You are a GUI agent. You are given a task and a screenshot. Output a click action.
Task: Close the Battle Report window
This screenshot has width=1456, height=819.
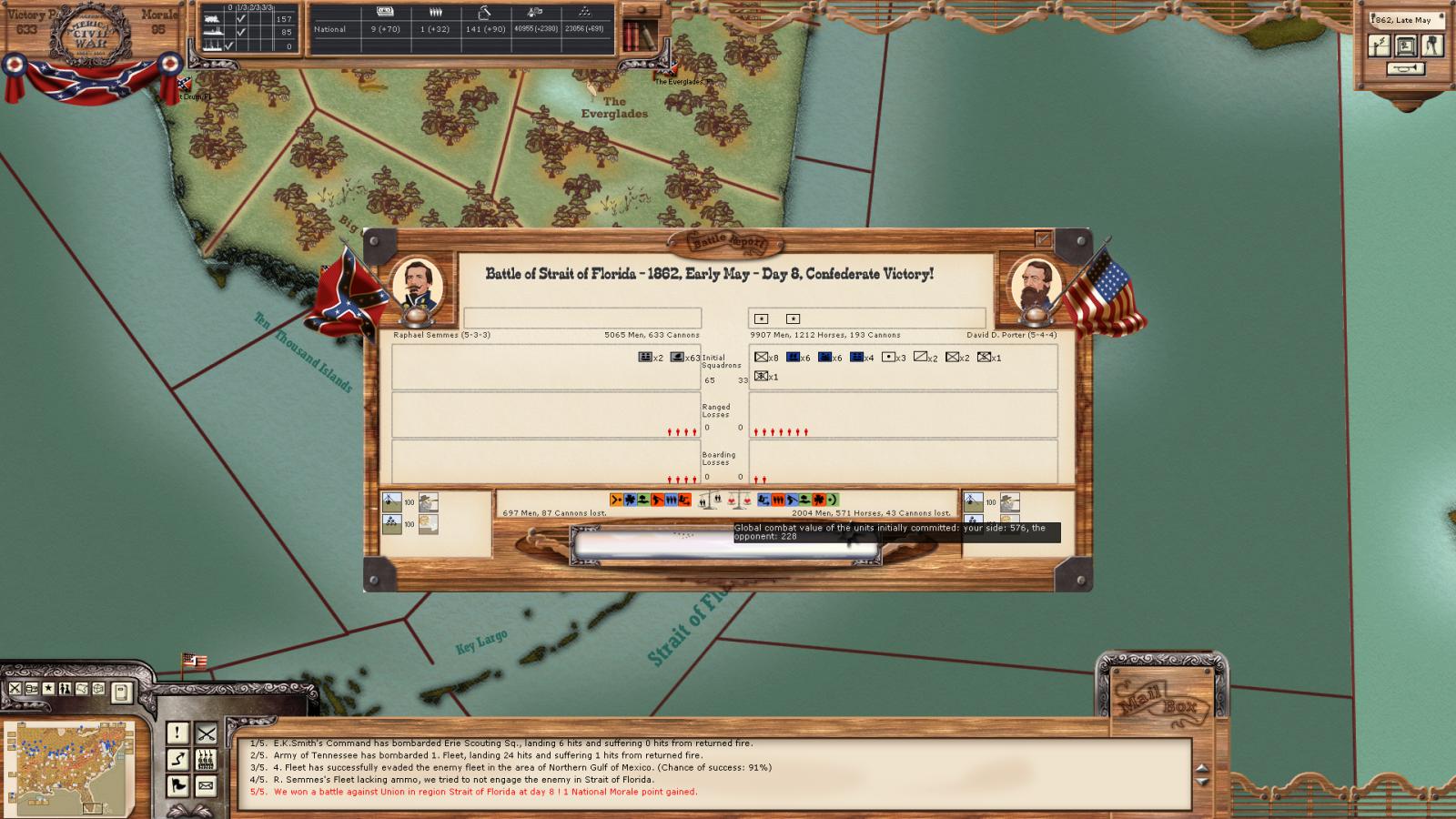(x=1043, y=239)
